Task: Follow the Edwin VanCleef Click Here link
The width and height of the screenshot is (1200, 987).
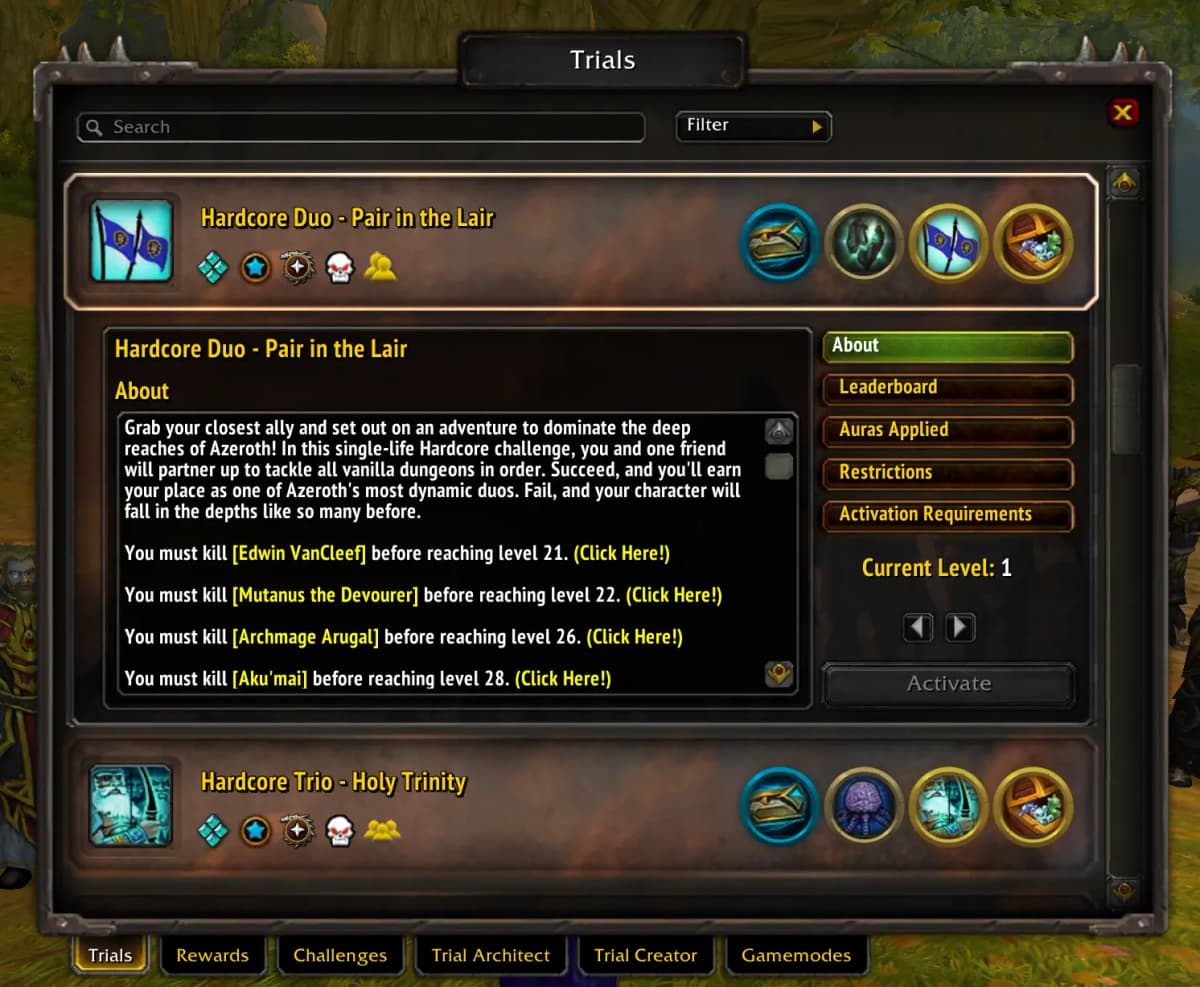Action: (x=621, y=553)
